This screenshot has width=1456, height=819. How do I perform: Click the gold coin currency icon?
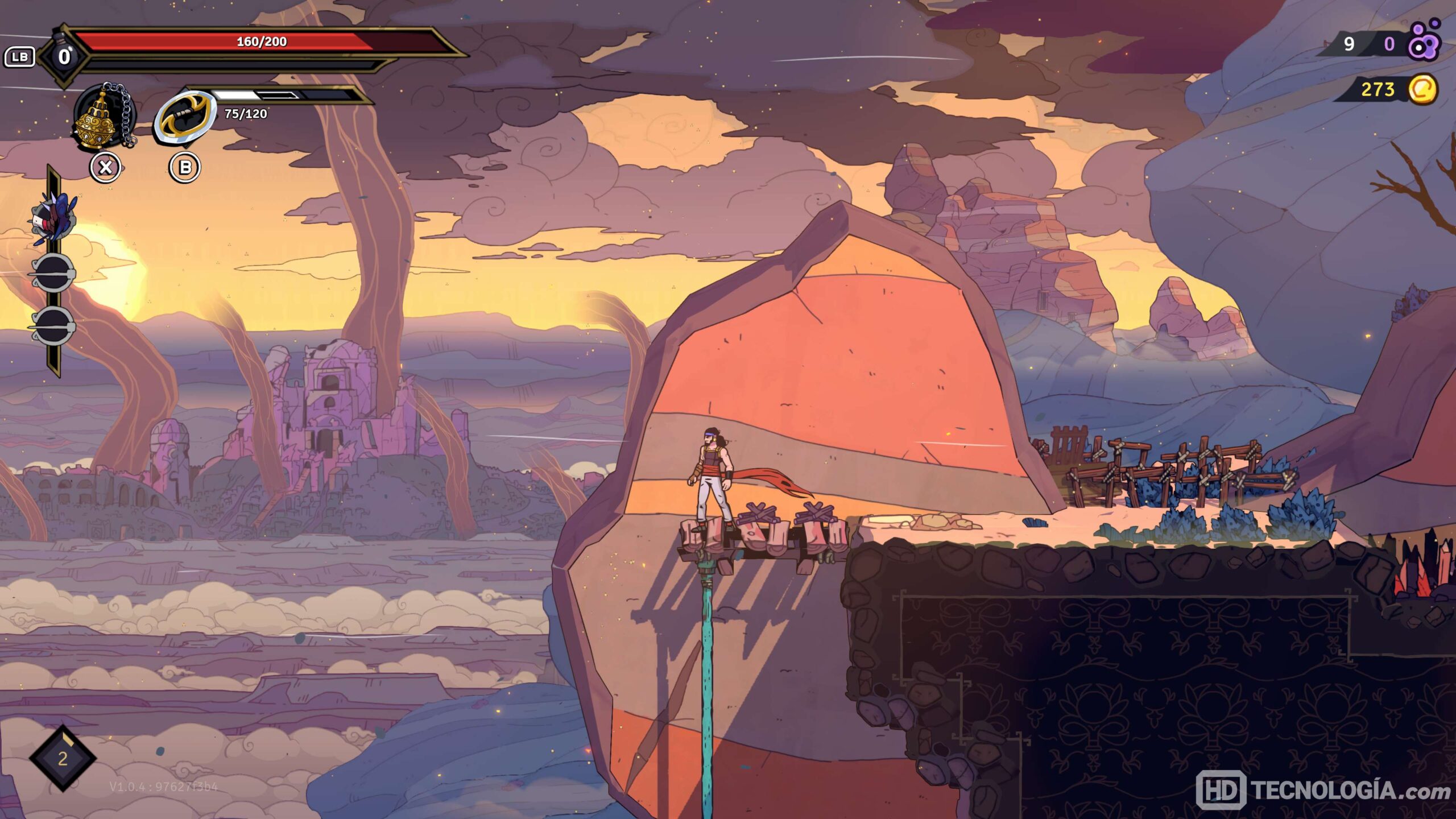(x=1423, y=89)
